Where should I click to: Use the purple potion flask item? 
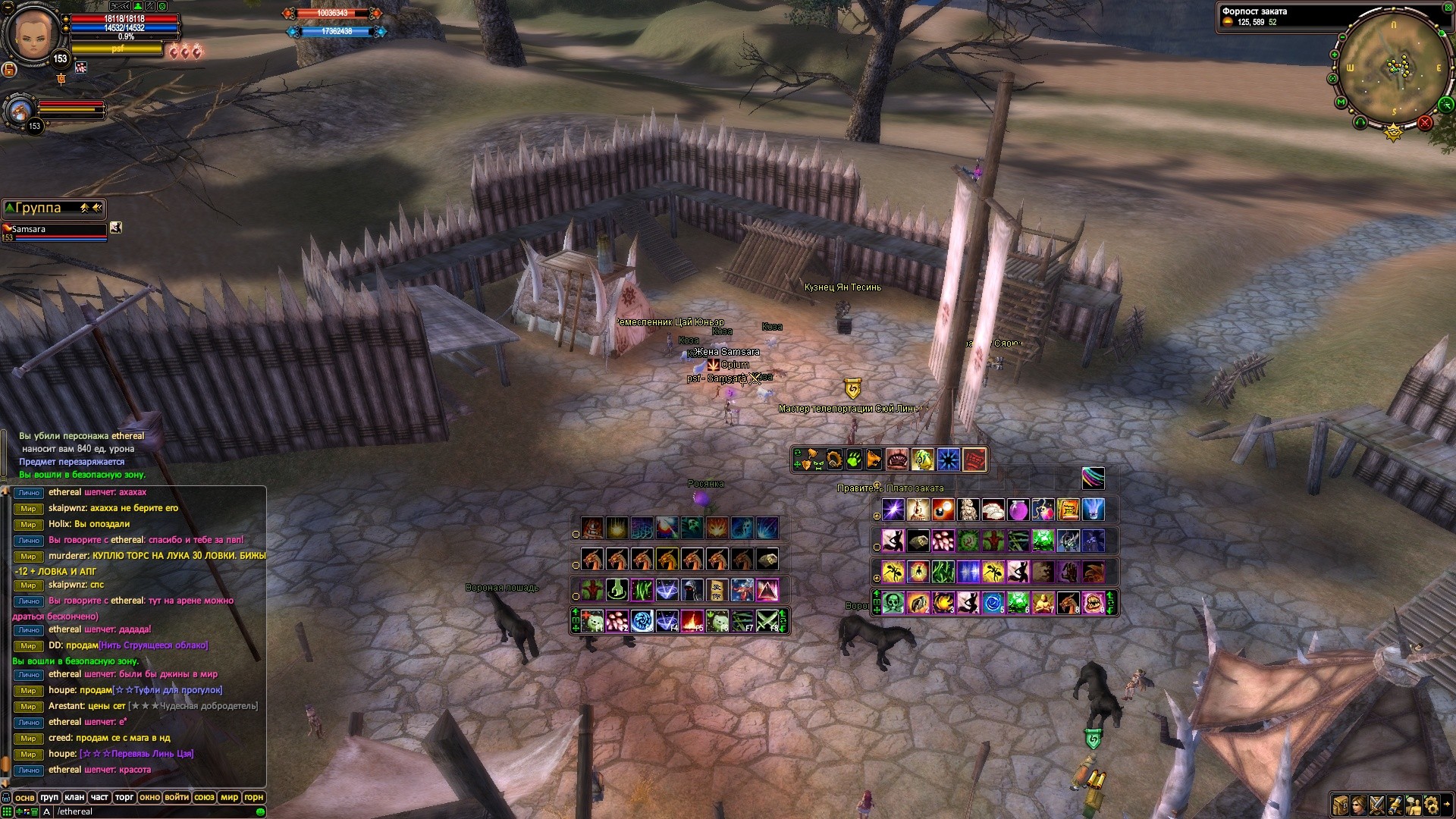point(1018,510)
